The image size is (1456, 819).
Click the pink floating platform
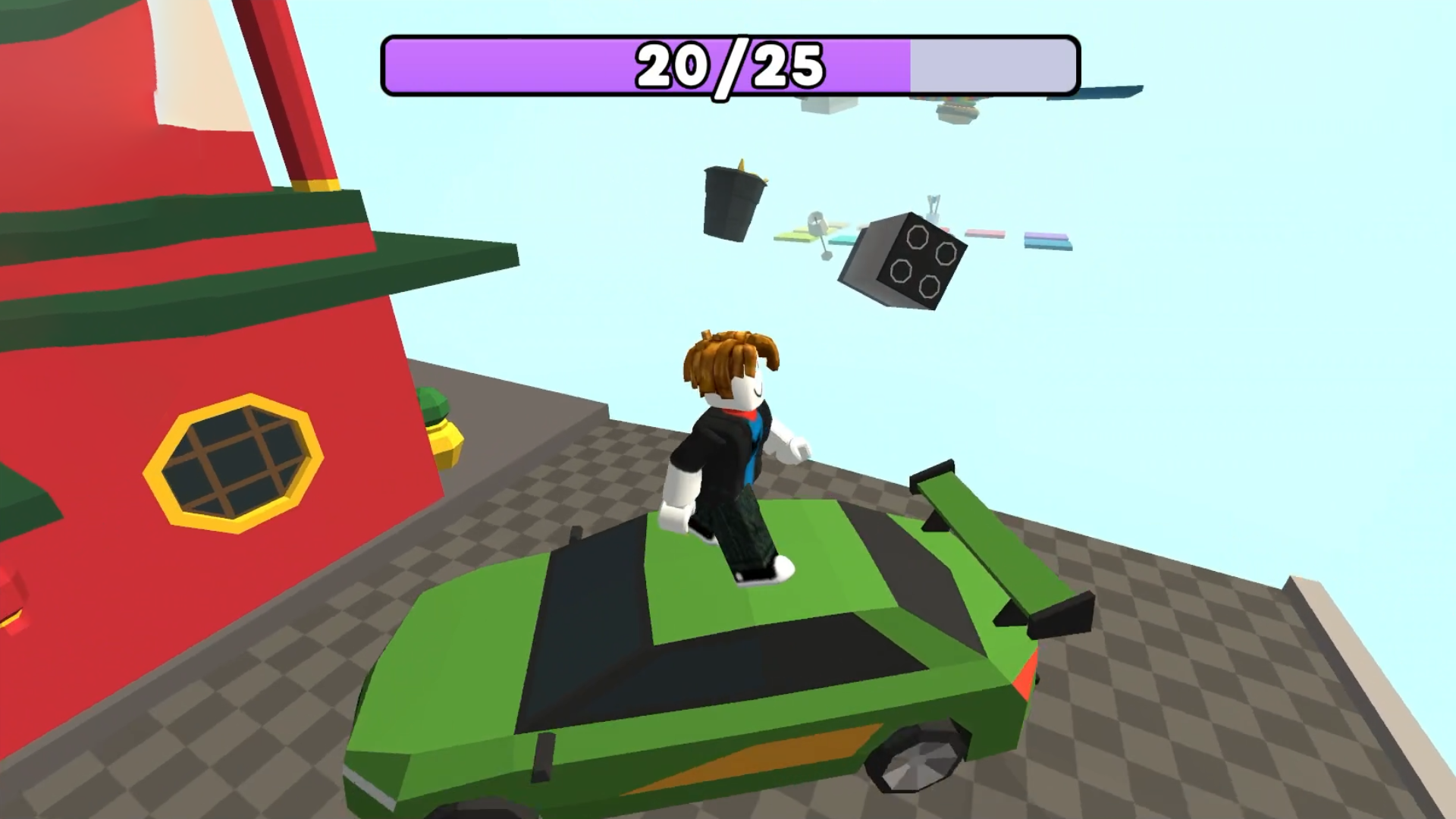986,232
